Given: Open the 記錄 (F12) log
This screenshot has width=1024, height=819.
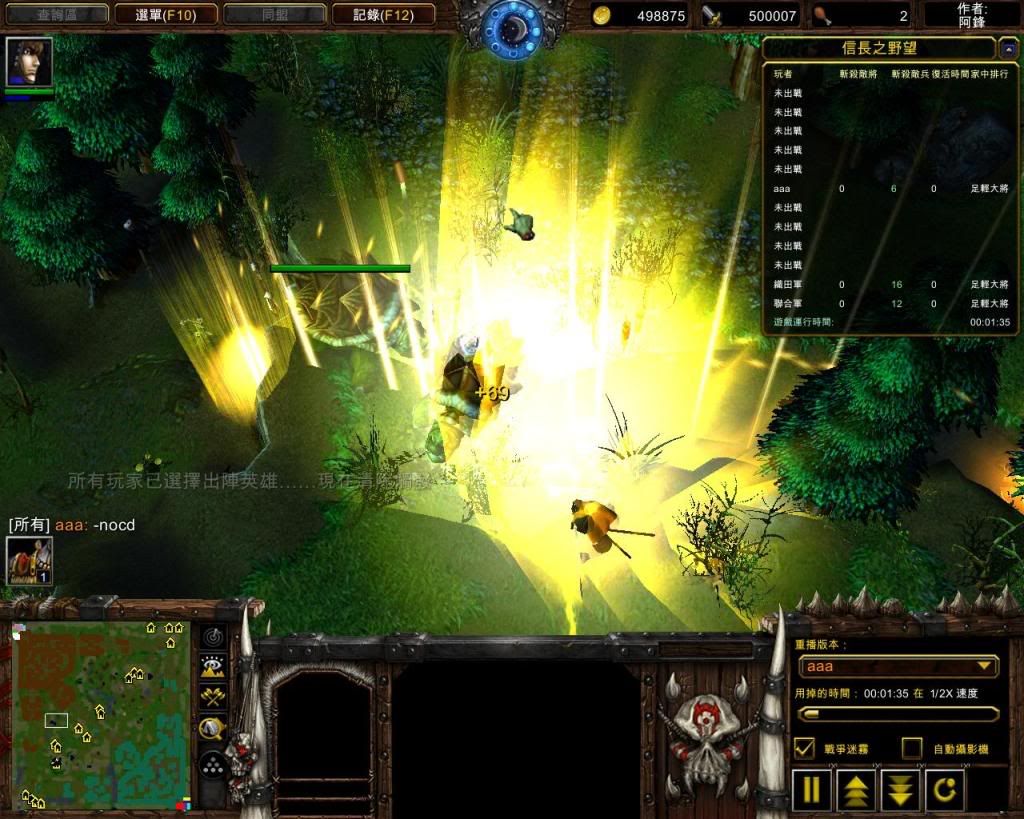Looking at the screenshot, I should point(380,14).
